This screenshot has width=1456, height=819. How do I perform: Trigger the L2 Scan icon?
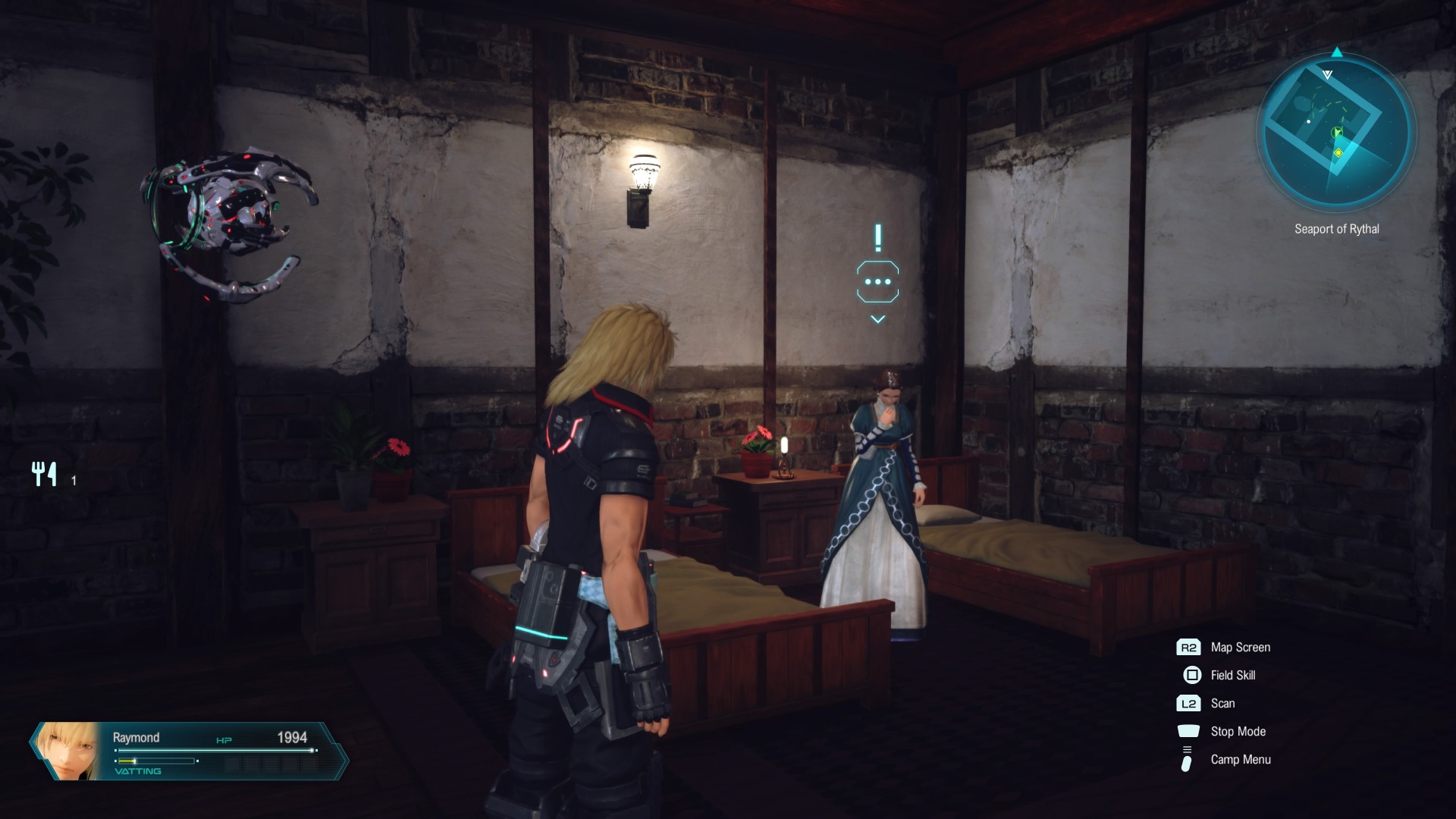(x=1188, y=703)
